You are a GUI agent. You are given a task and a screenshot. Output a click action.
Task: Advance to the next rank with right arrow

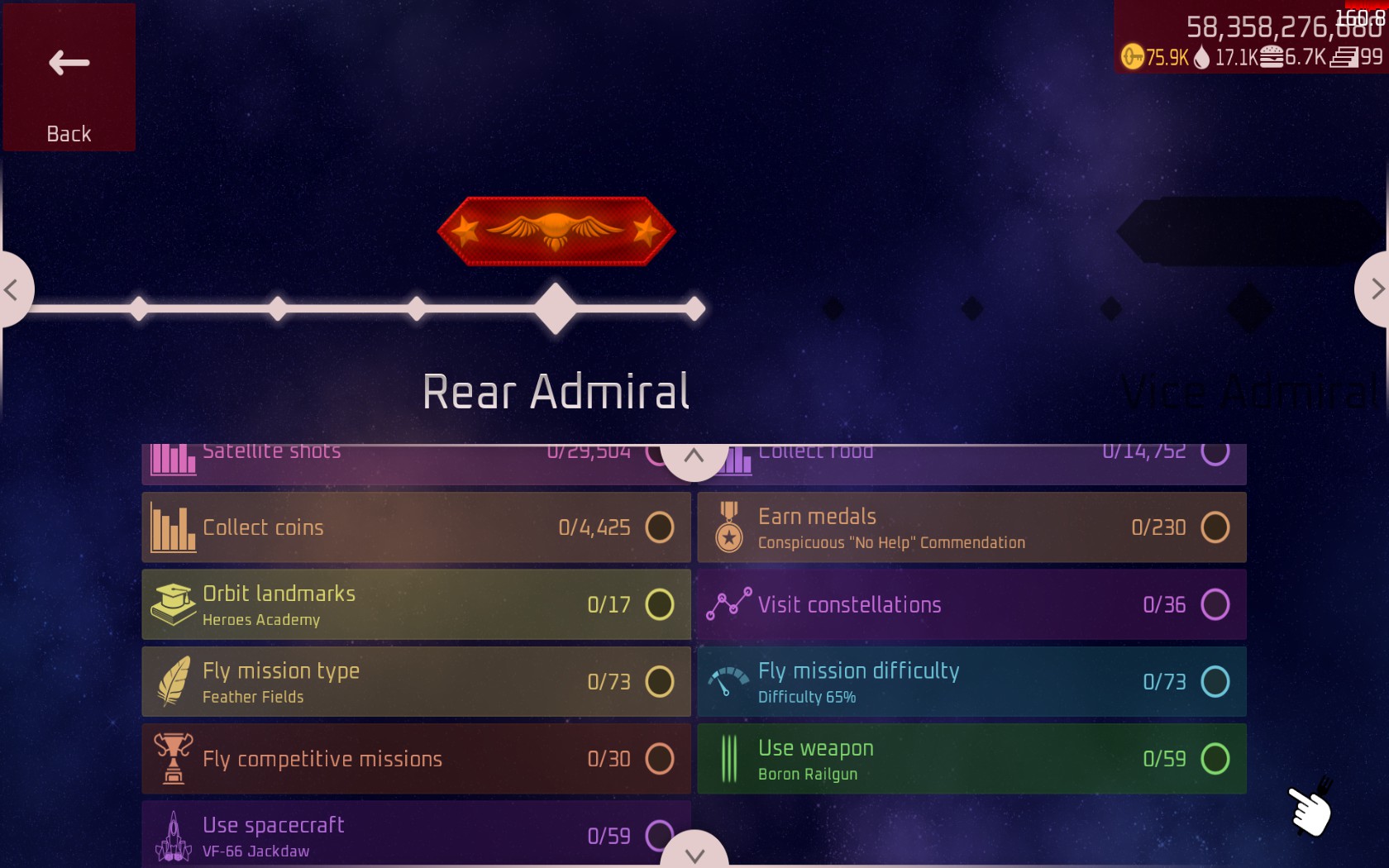tap(1376, 289)
